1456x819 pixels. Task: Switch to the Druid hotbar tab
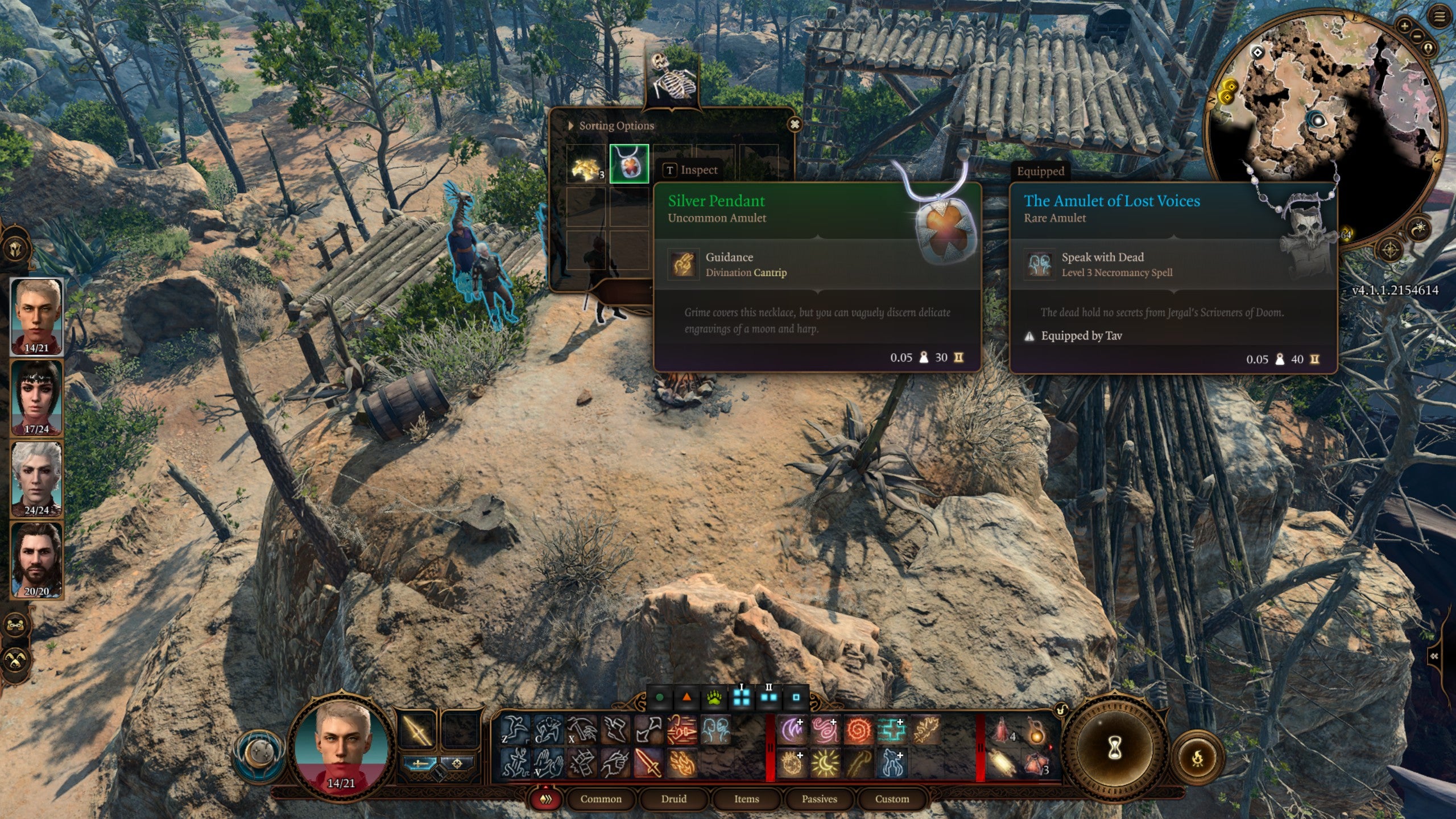point(674,799)
